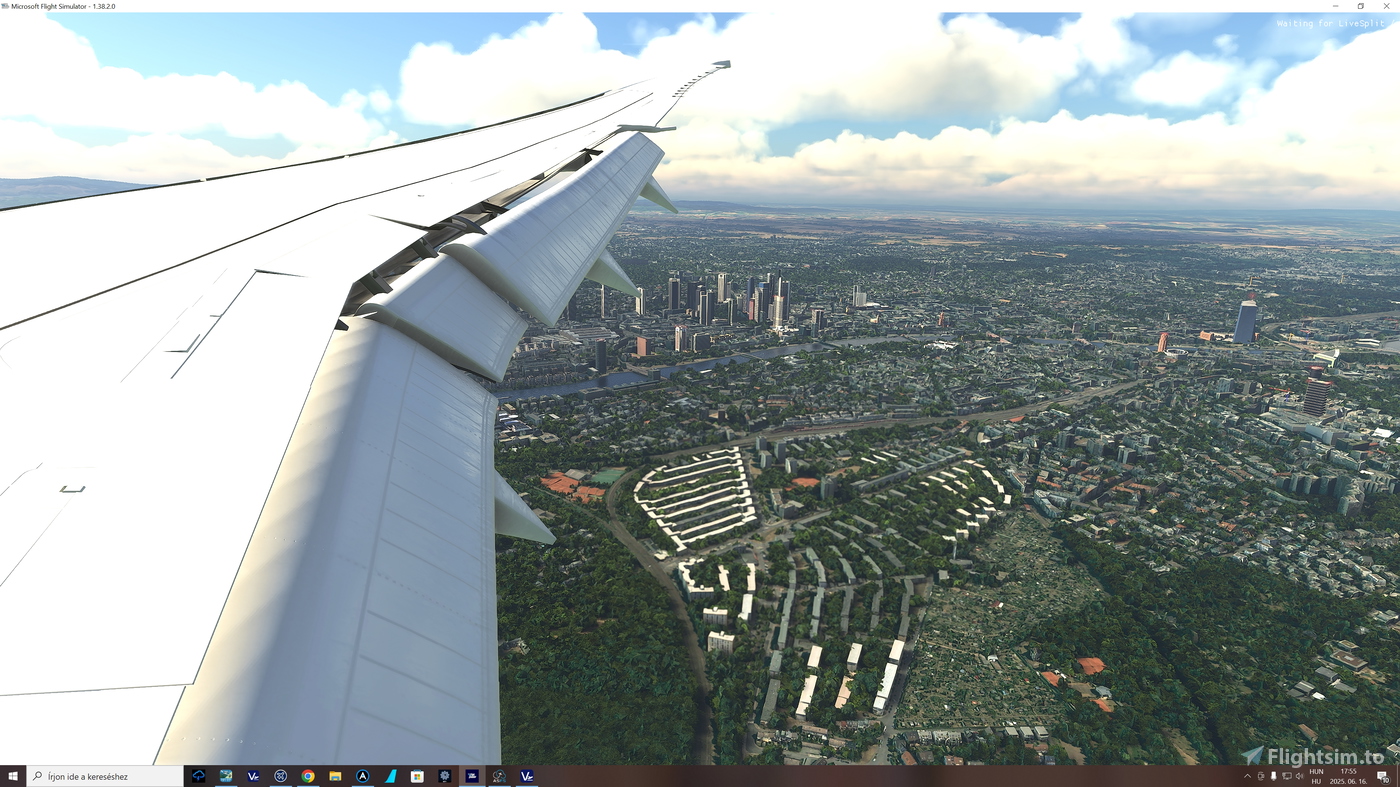
Task: Open Google Chrome from the taskbar
Action: click(308, 775)
